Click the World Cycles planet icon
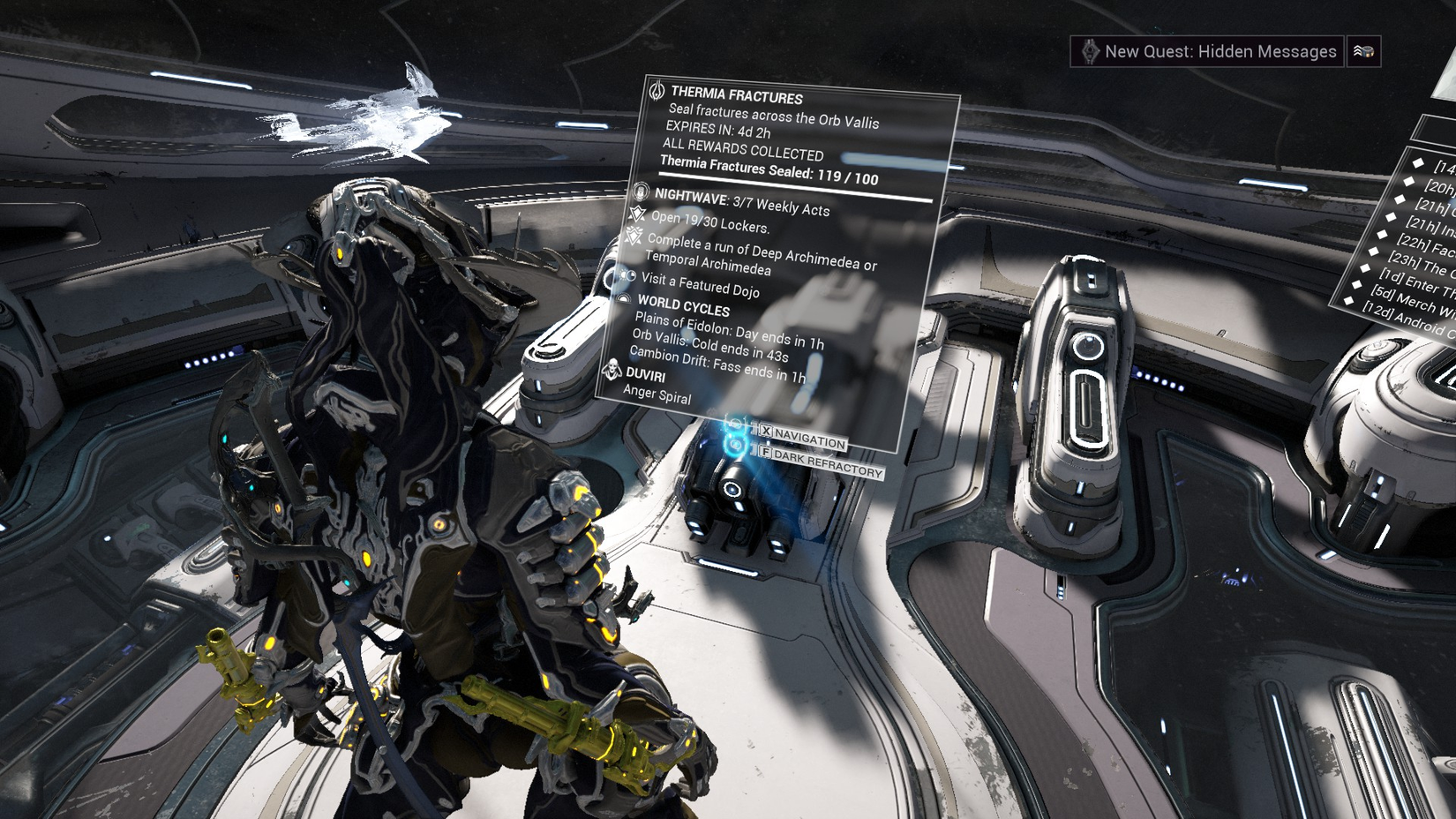The height and width of the screenshot is (819, 1456). click(x=624, y=300)
